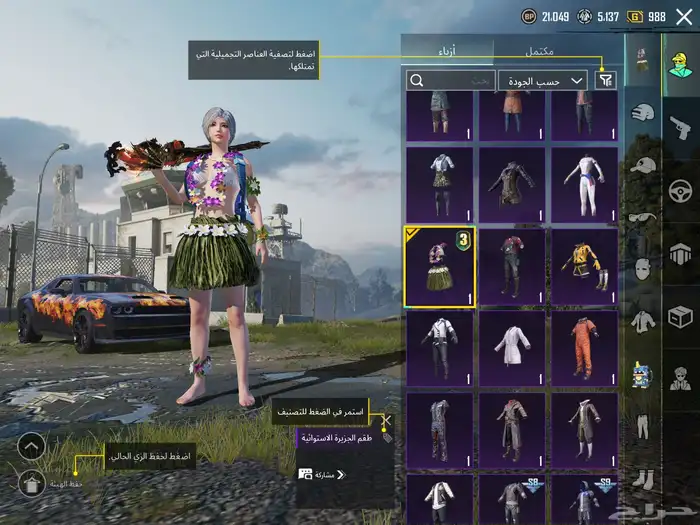700x525 pixels.
Task: Expand the up-arrow circle button
Action: 32,446
